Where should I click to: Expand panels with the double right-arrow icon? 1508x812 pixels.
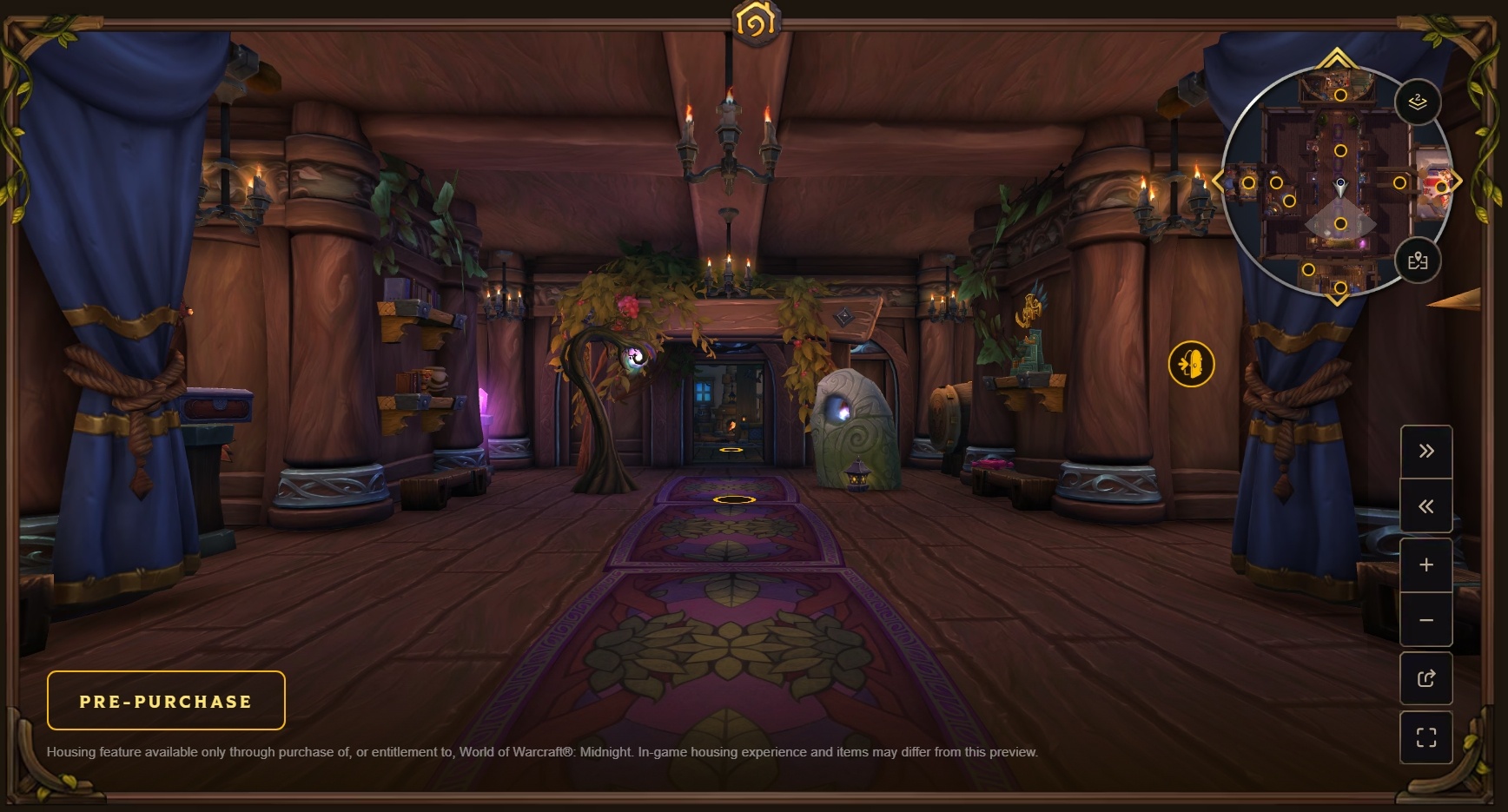point(1425,450)
